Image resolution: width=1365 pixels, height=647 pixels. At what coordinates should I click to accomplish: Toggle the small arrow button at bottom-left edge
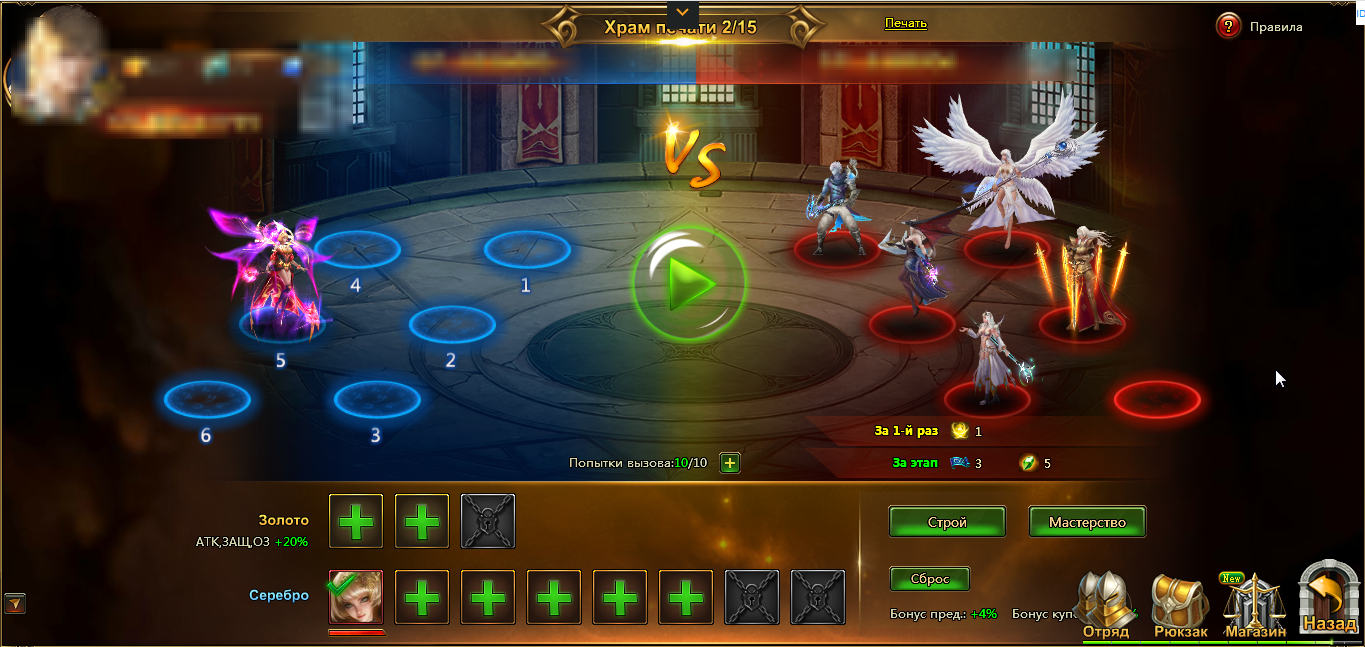point(15,603)
